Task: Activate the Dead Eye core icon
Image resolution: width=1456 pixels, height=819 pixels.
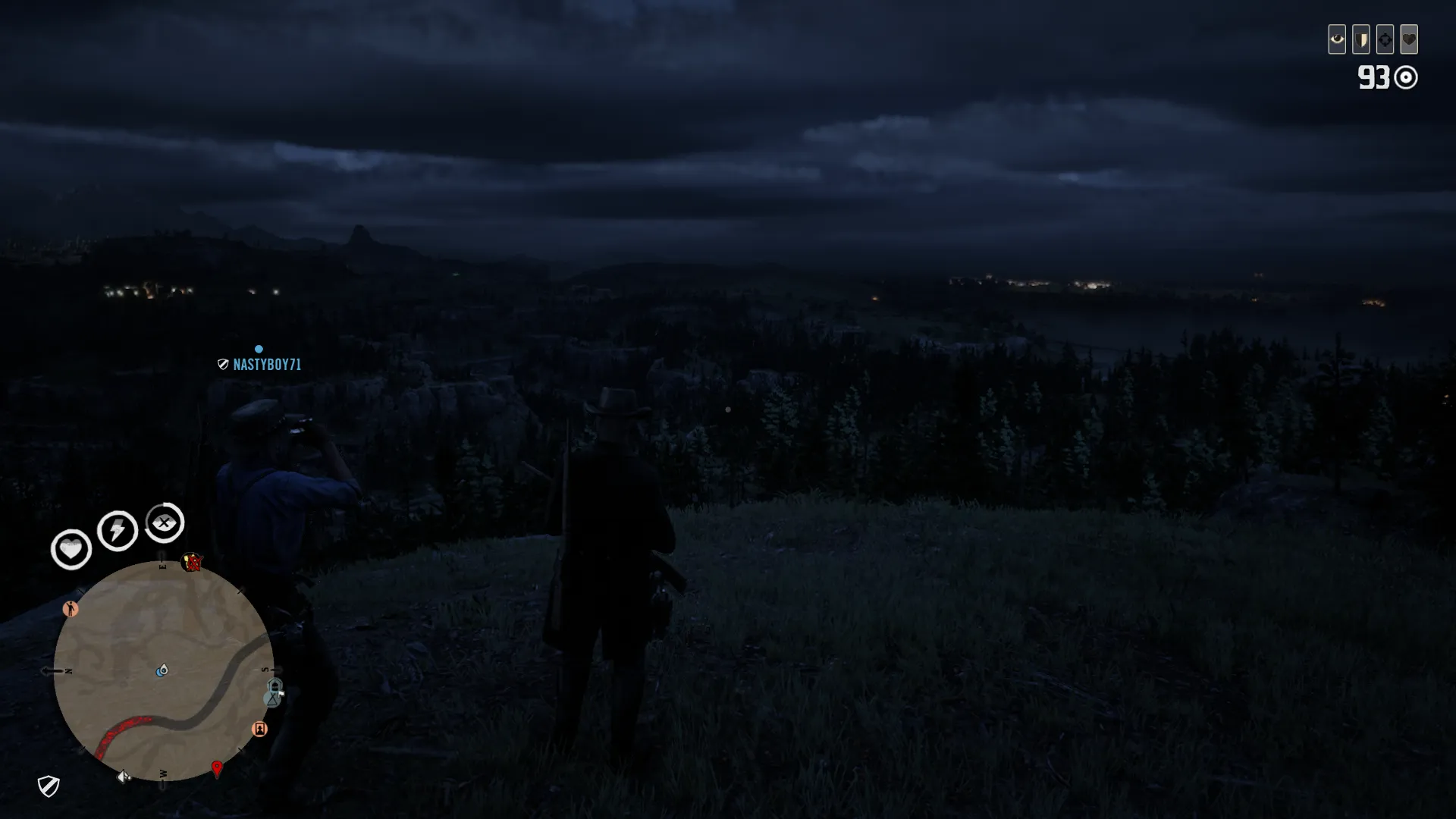Action: click(x=165, y=522)
